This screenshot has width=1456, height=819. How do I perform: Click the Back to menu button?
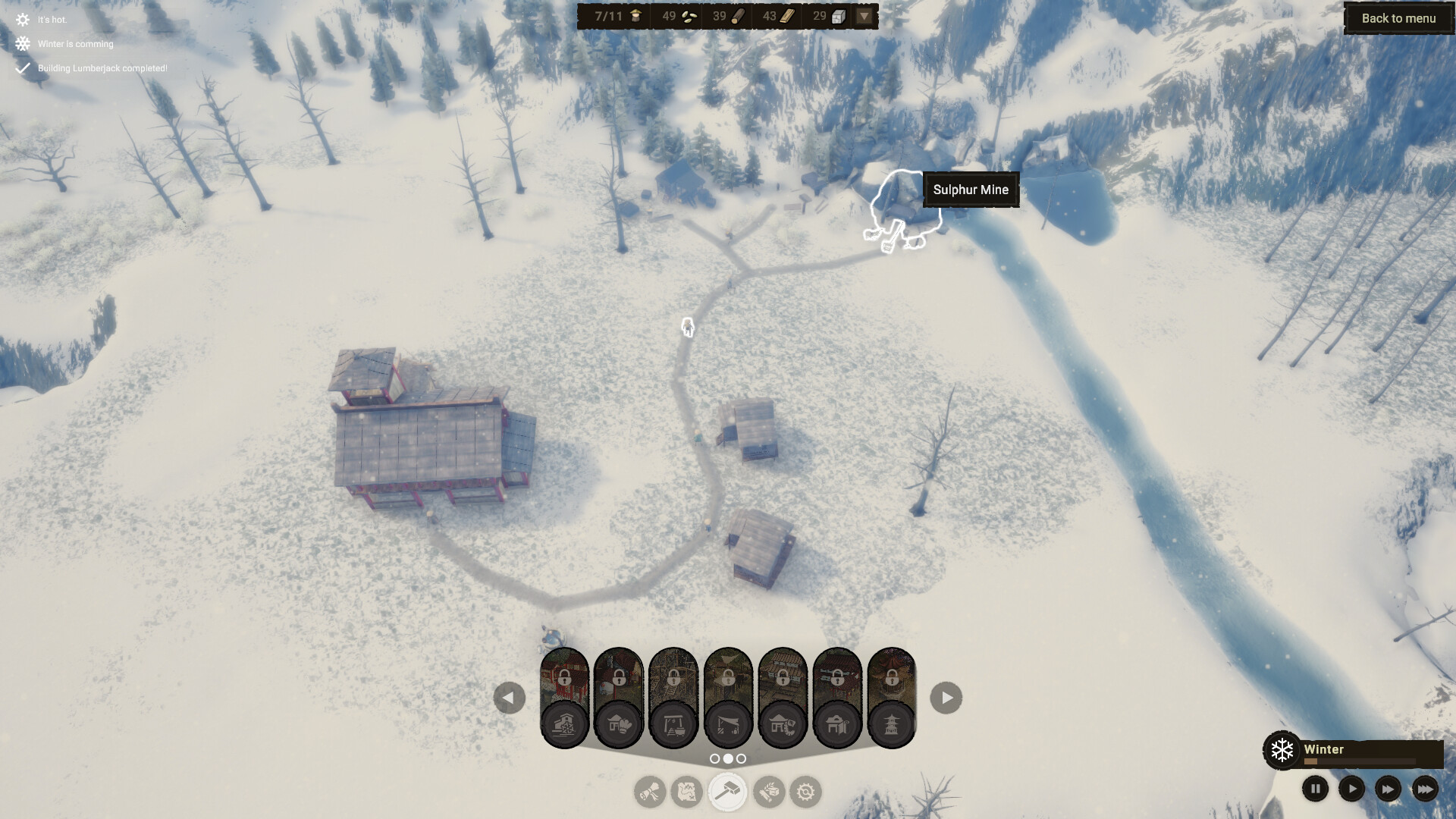tap(1398, 18)
